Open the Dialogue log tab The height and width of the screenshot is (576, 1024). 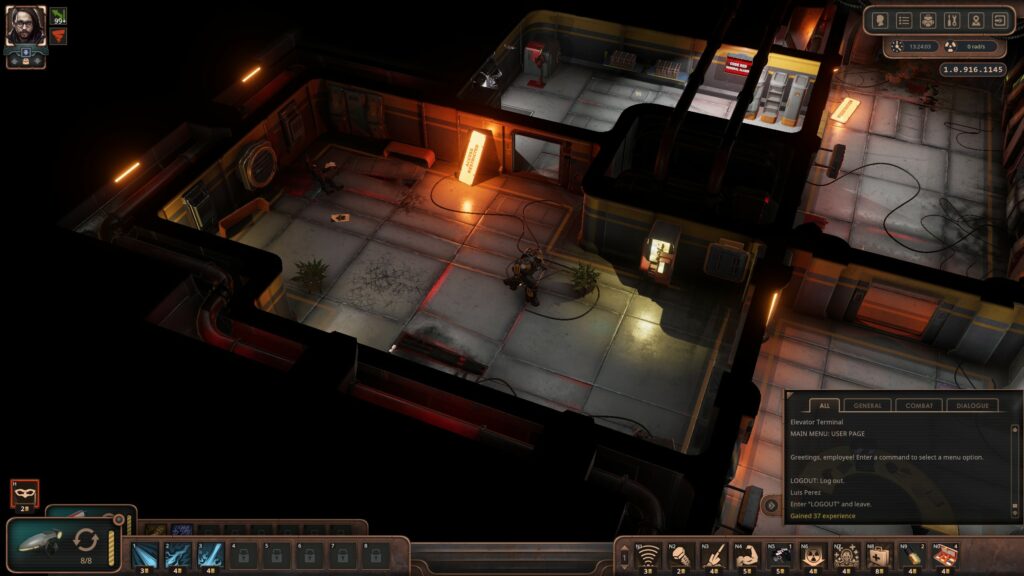point(971,405)
